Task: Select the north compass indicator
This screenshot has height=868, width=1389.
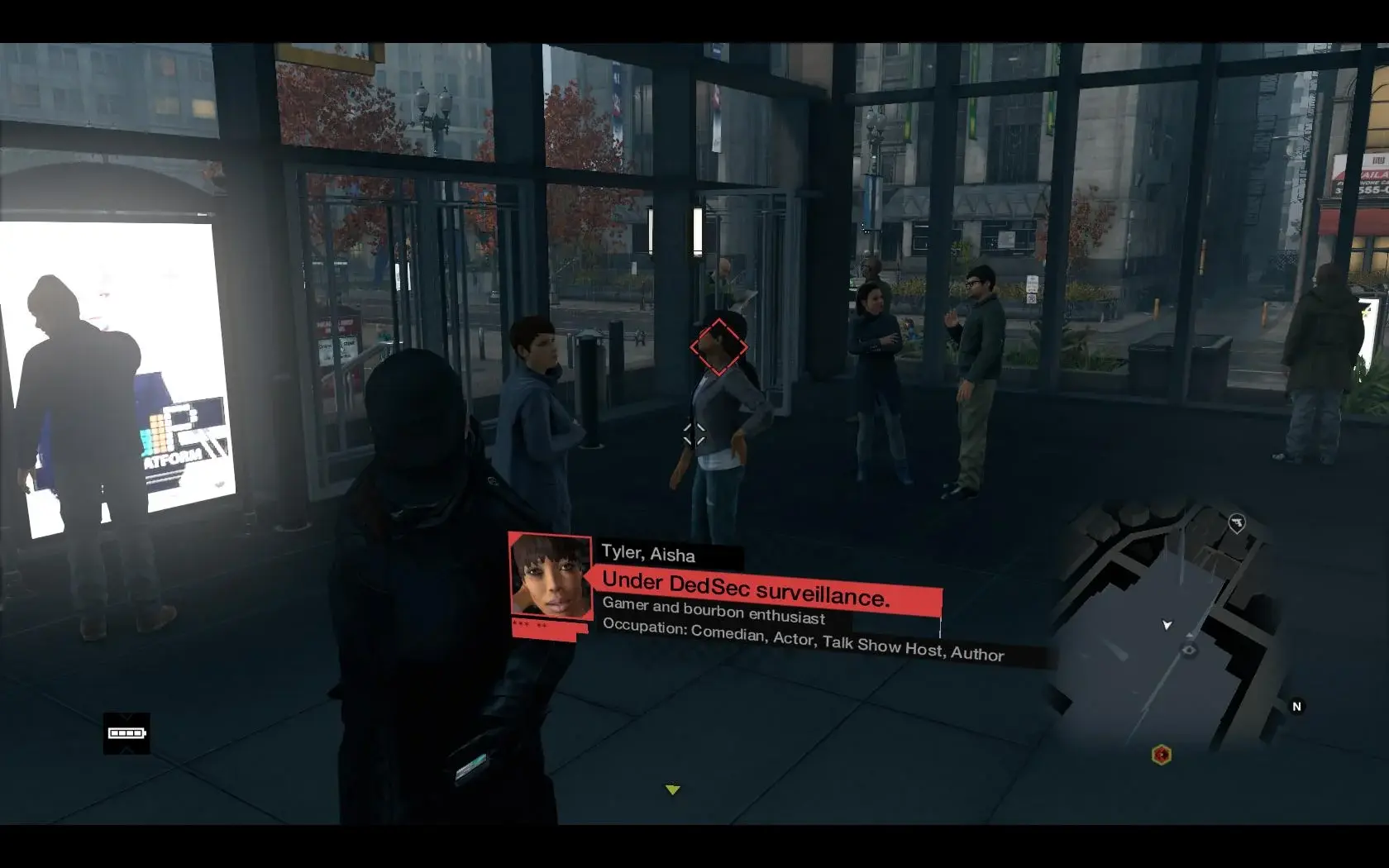Action: coord(1296,707)
